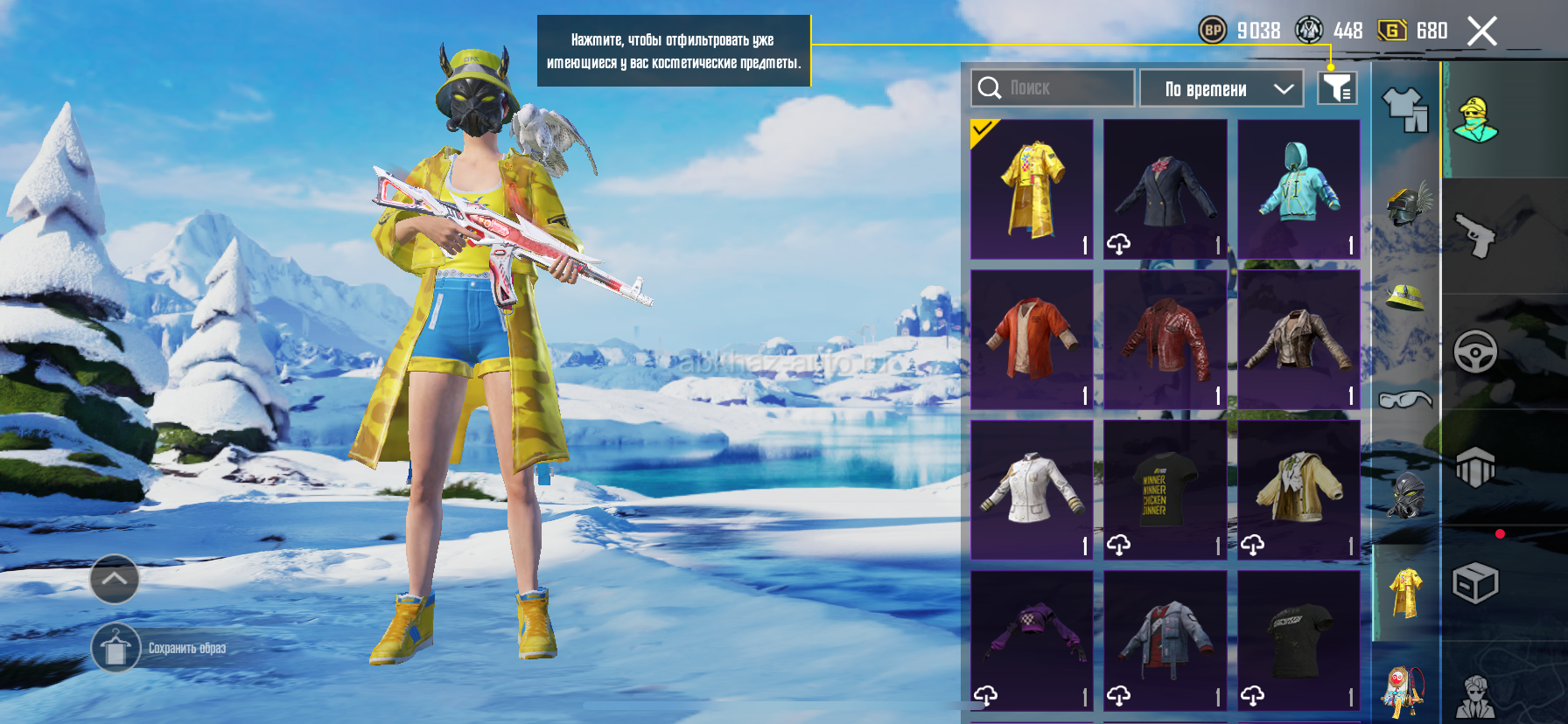Pick the black Winner Winner t-shirt
The image size is (1568, 724).
(1165, 490)
